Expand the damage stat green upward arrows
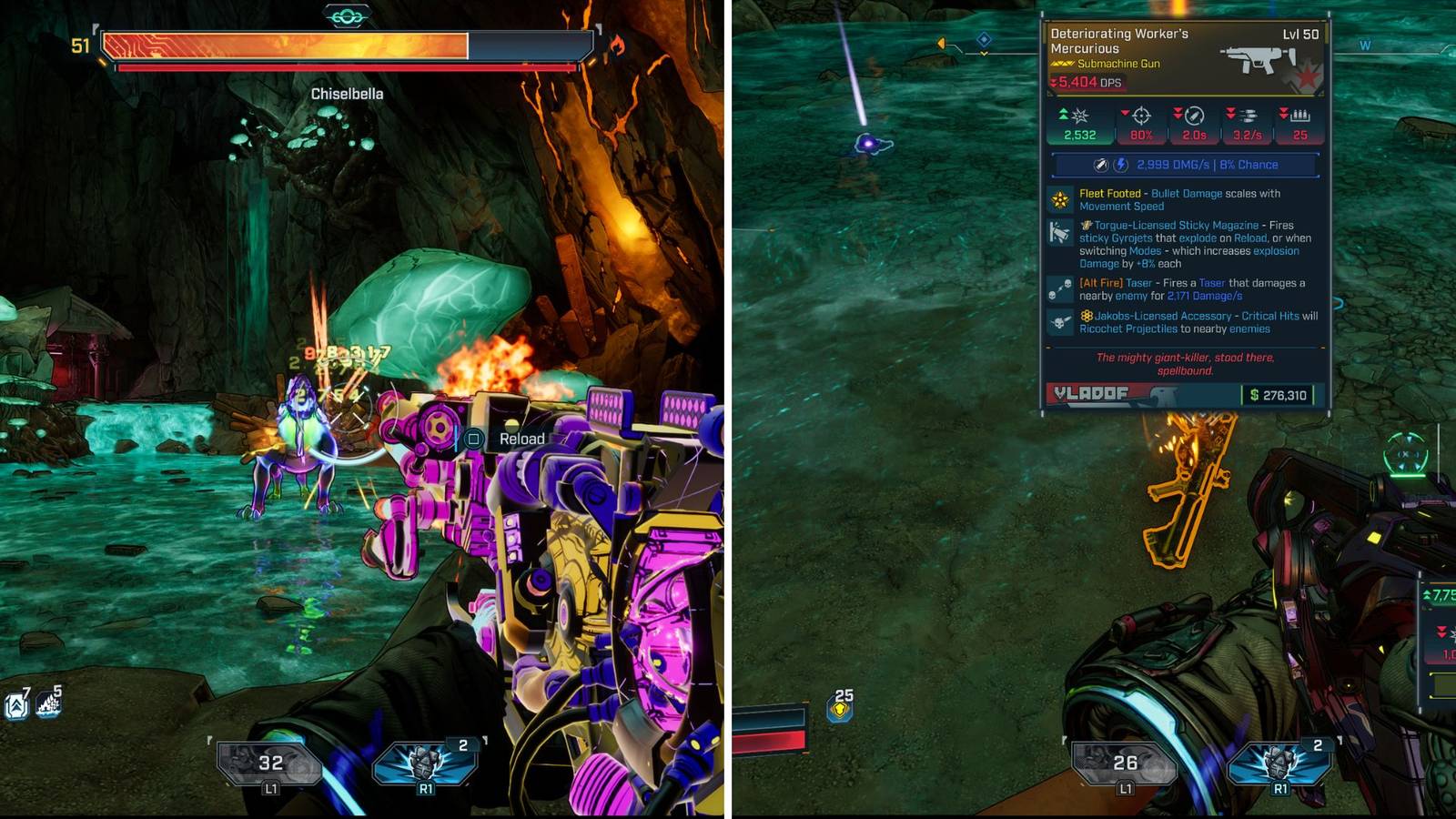The width and height of the screenshot is (1456, 819). (1062, 114)
